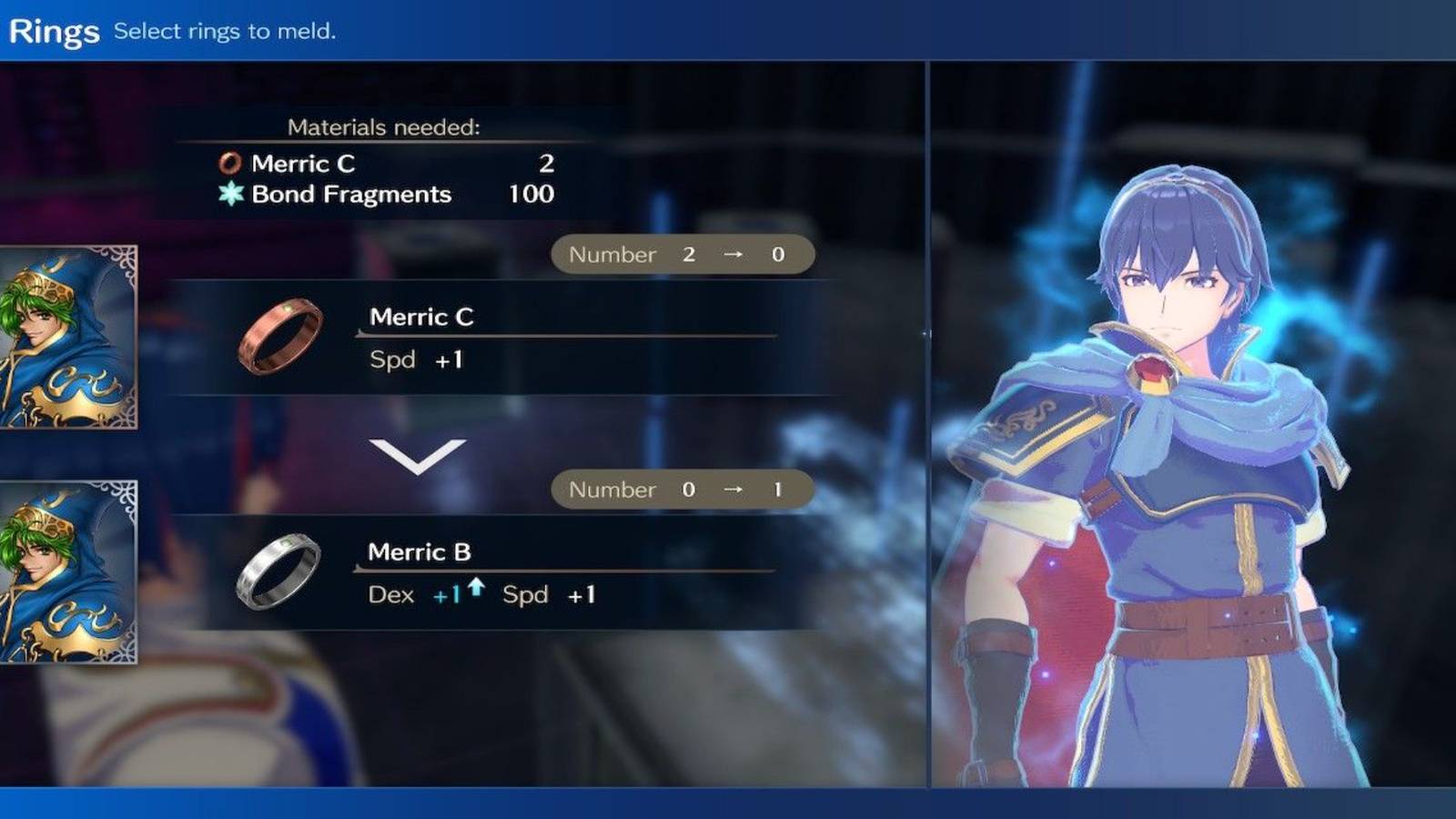Select the Merric B ring name label

420,552
